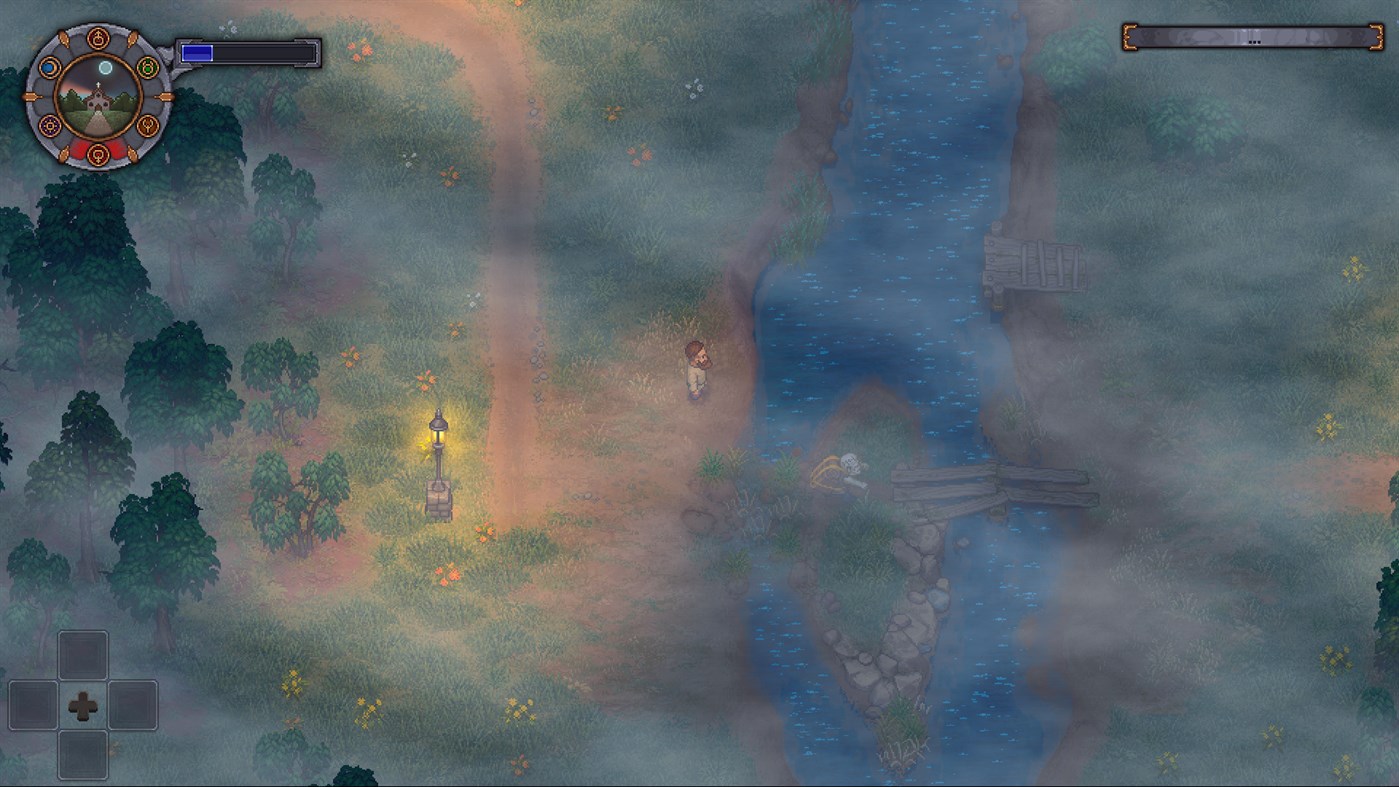Open the right bracket end of the item bar
Screen dimensions: 1399x787
(1377, 37)
